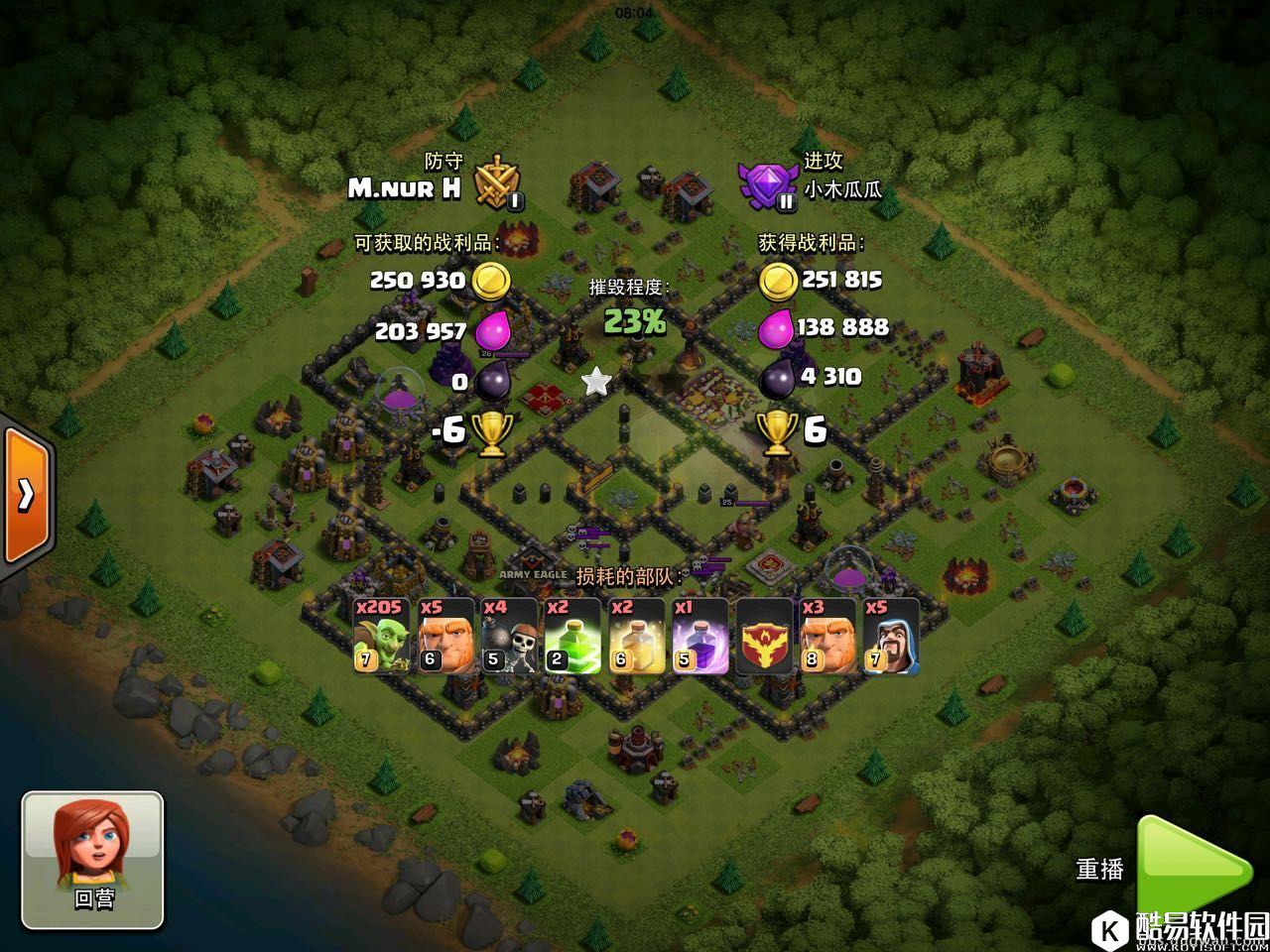Screen dimensions: 1270x952
Task: Expand the orange arrow side panel
Action: [x=26, y=494]
